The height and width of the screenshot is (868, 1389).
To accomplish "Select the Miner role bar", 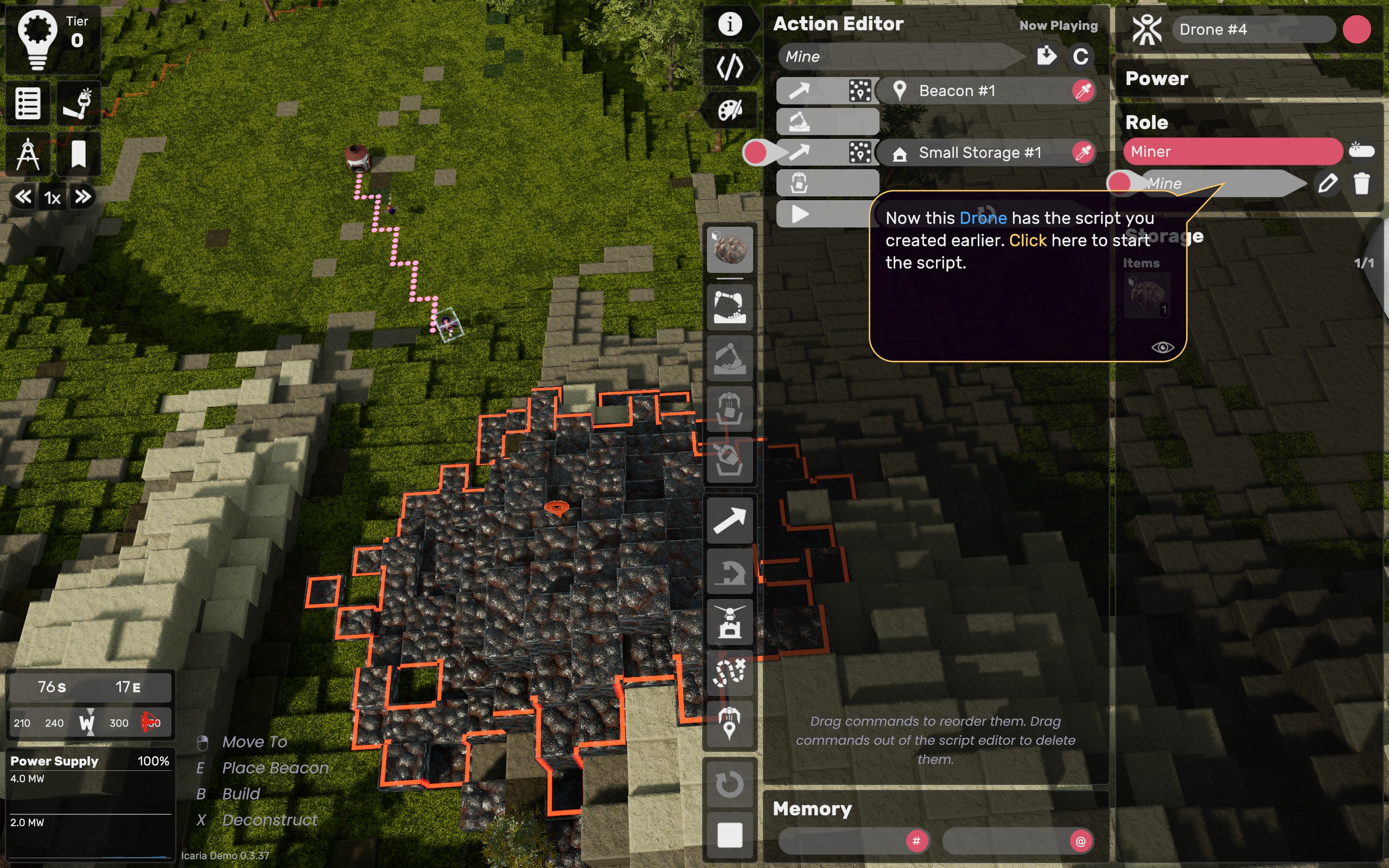I will [1232, 151].
